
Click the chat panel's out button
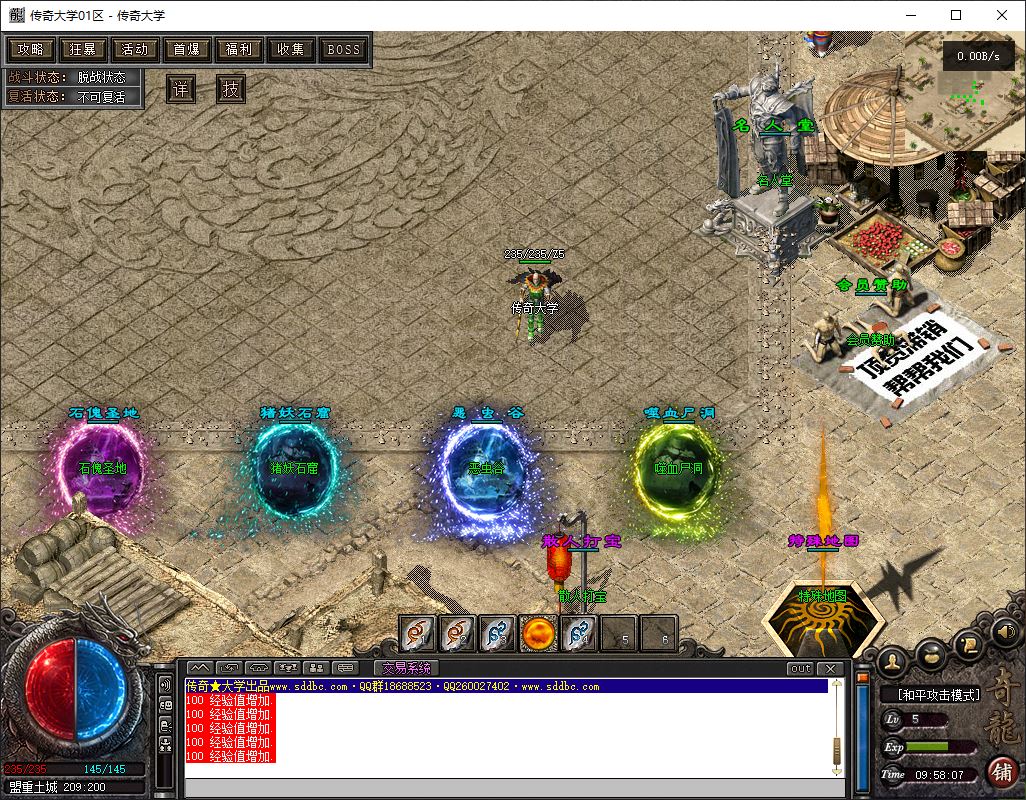[x=800, y=668]
